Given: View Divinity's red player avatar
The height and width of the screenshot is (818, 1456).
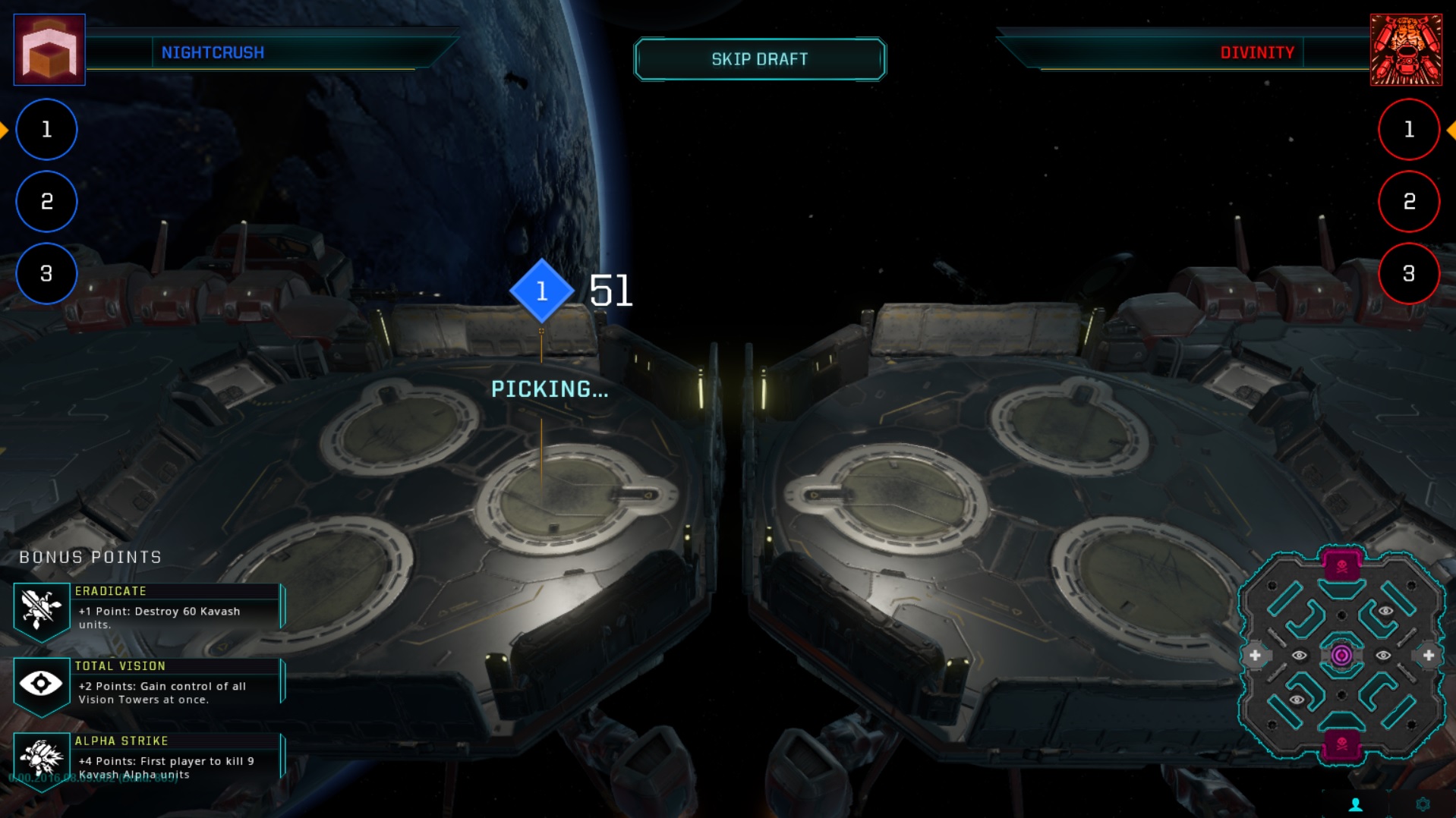Looking at the screenshot, I should [x=1406, y=50].
